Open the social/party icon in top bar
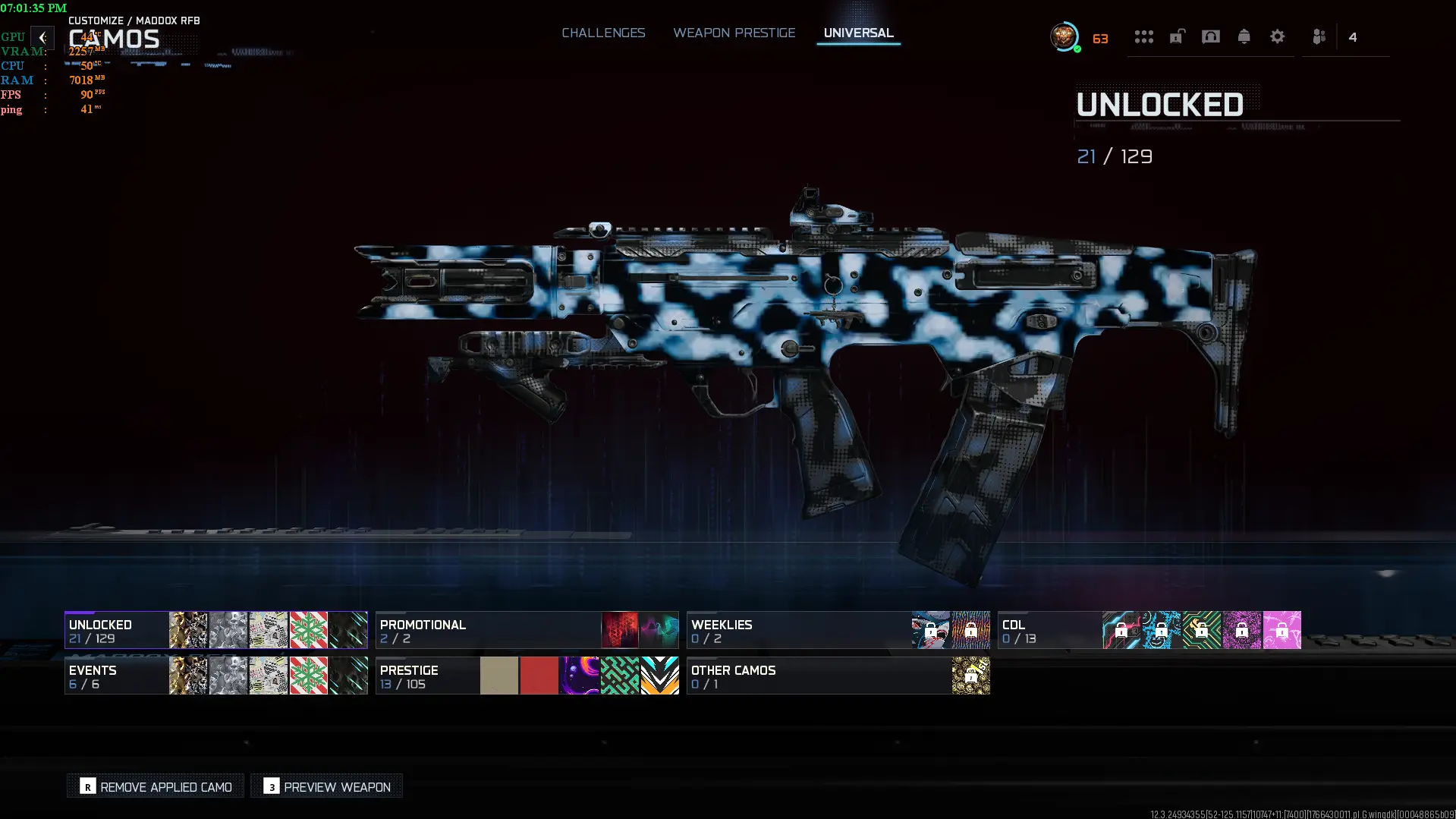 (1319, 36)
